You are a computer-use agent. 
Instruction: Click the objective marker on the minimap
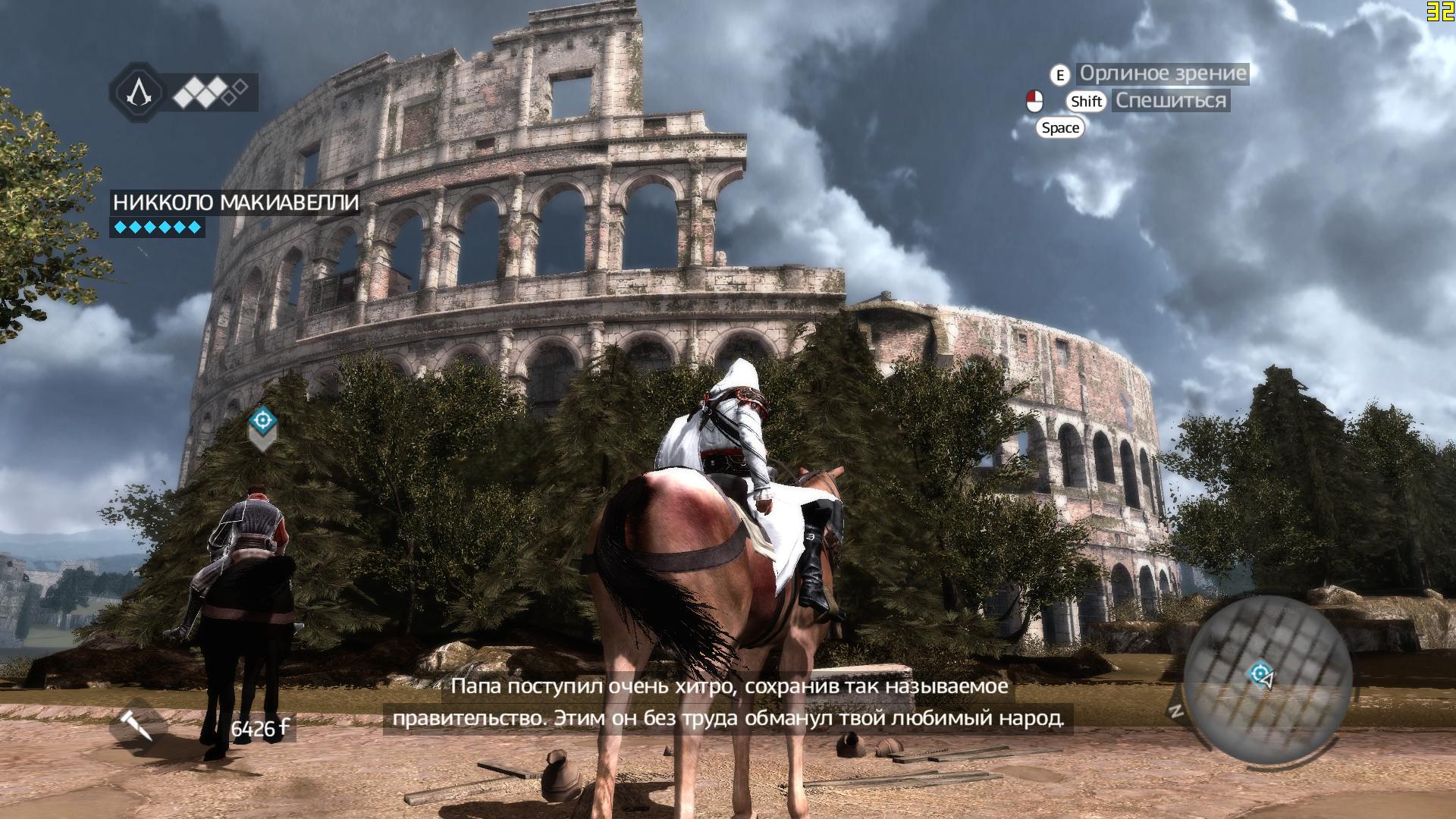tap(1259, 672)
